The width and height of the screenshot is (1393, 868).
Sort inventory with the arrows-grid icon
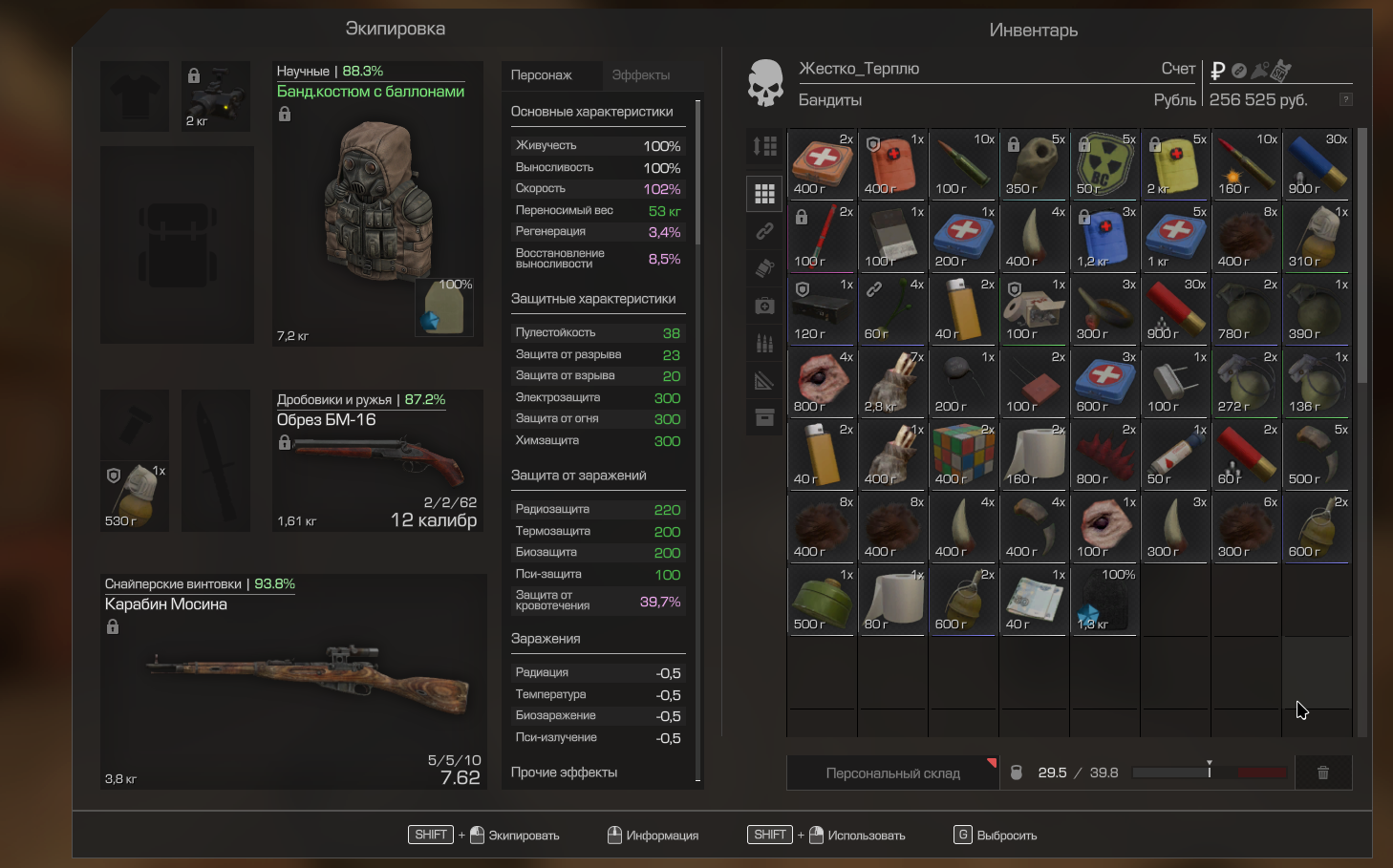(764, 146)
